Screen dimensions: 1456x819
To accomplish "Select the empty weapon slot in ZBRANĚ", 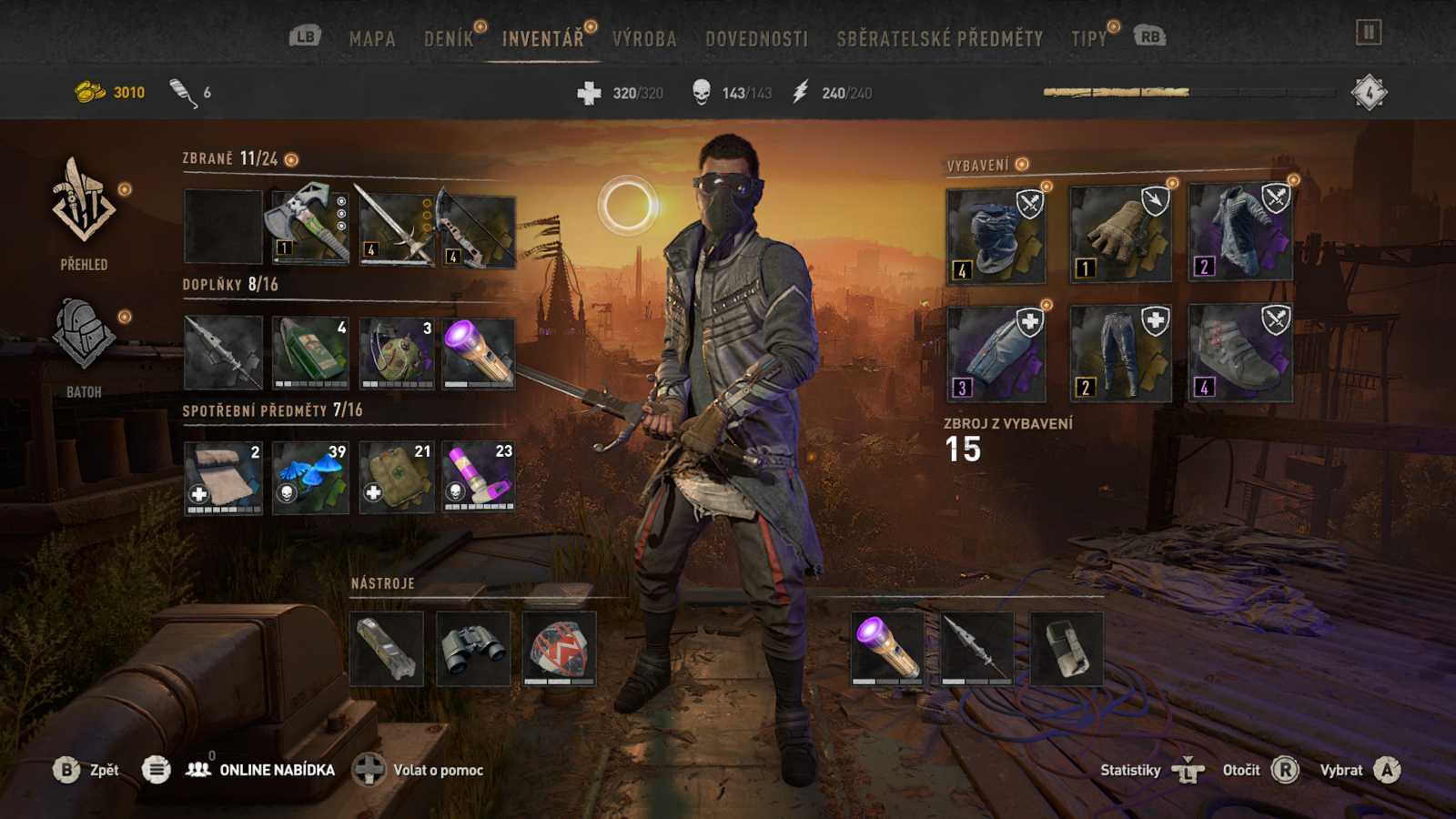I will click(x=221, y=225).
